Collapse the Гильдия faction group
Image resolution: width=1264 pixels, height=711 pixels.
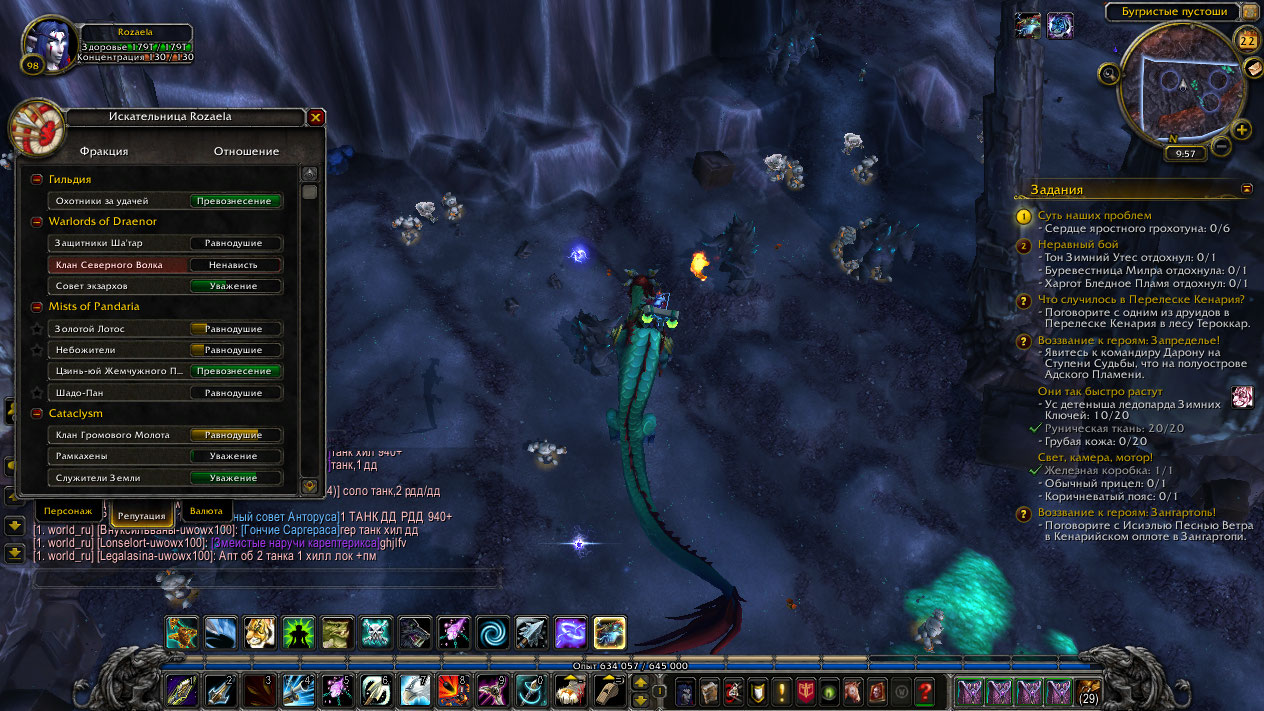37,179
